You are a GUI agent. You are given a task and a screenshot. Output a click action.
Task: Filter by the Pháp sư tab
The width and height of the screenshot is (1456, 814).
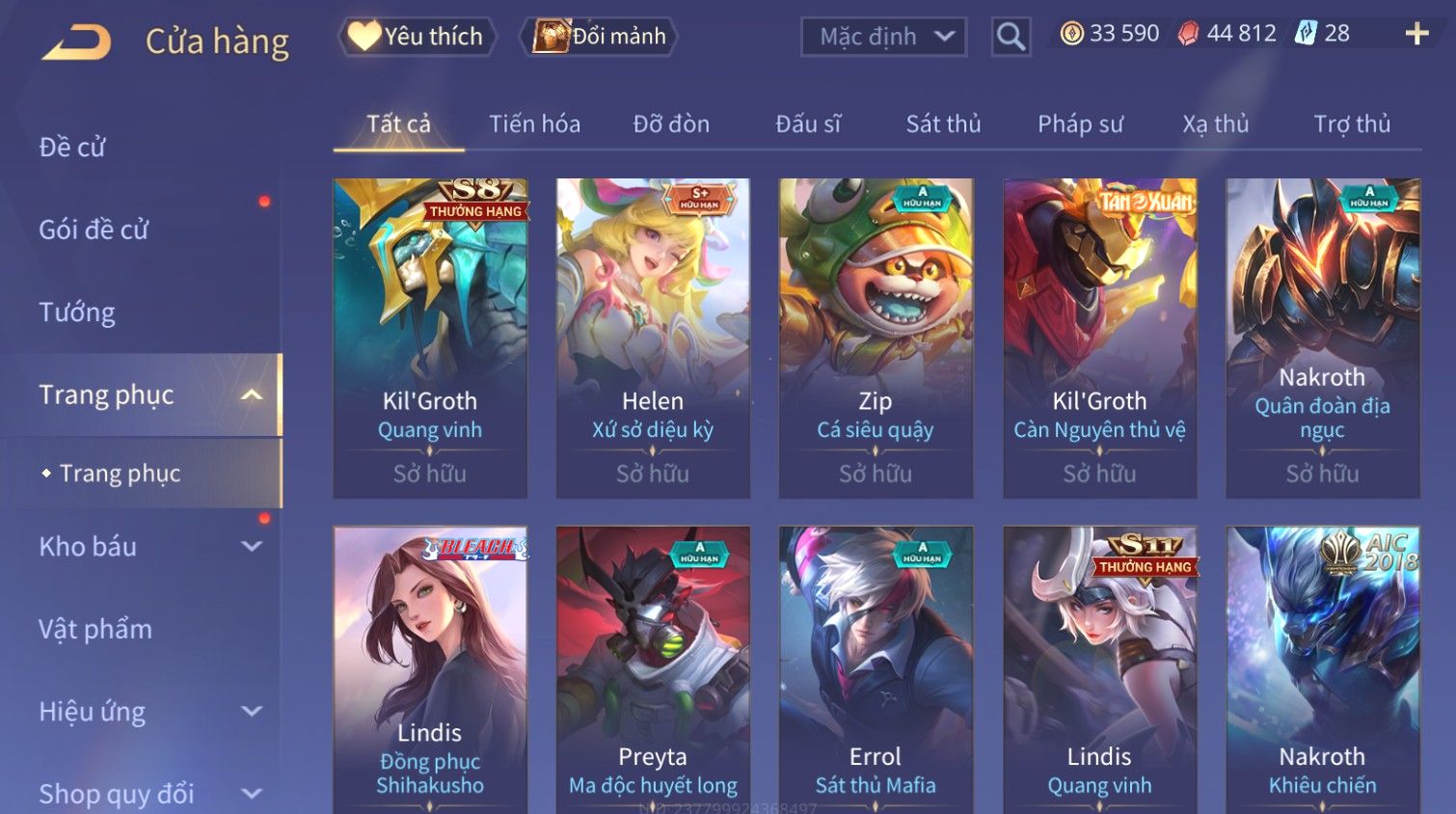point(1080,124)
